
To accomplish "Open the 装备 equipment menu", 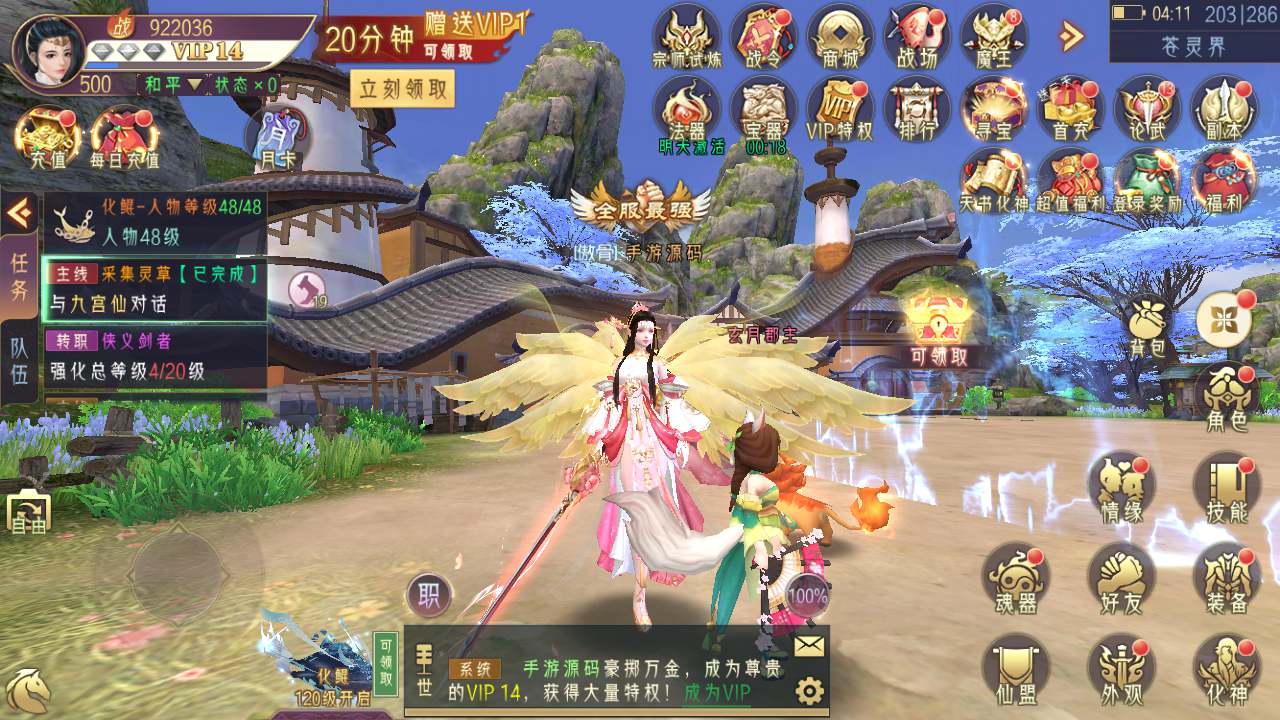I will click(1226, 579).
